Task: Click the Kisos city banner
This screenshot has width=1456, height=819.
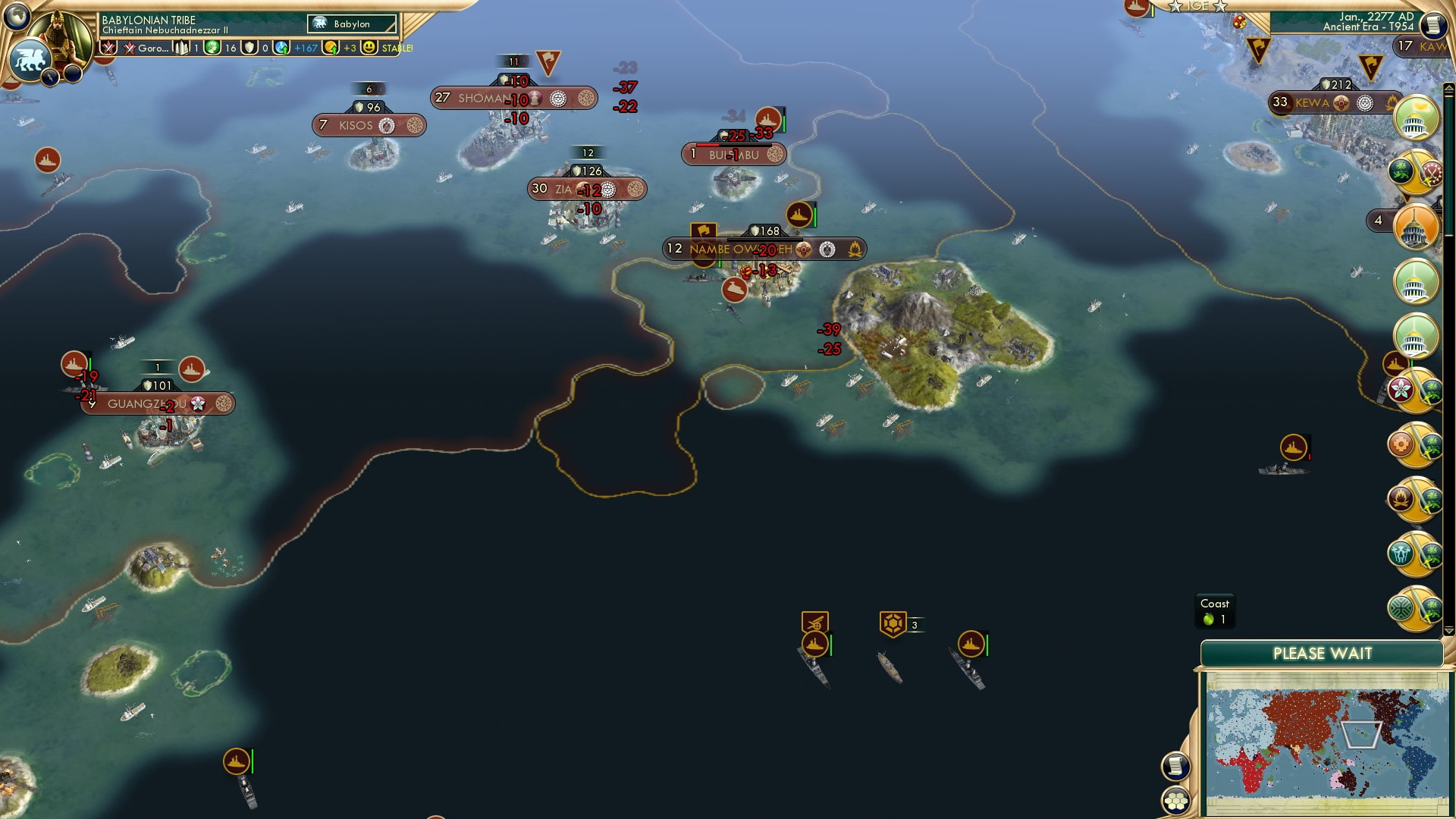Action: click(x=369, y=124)
